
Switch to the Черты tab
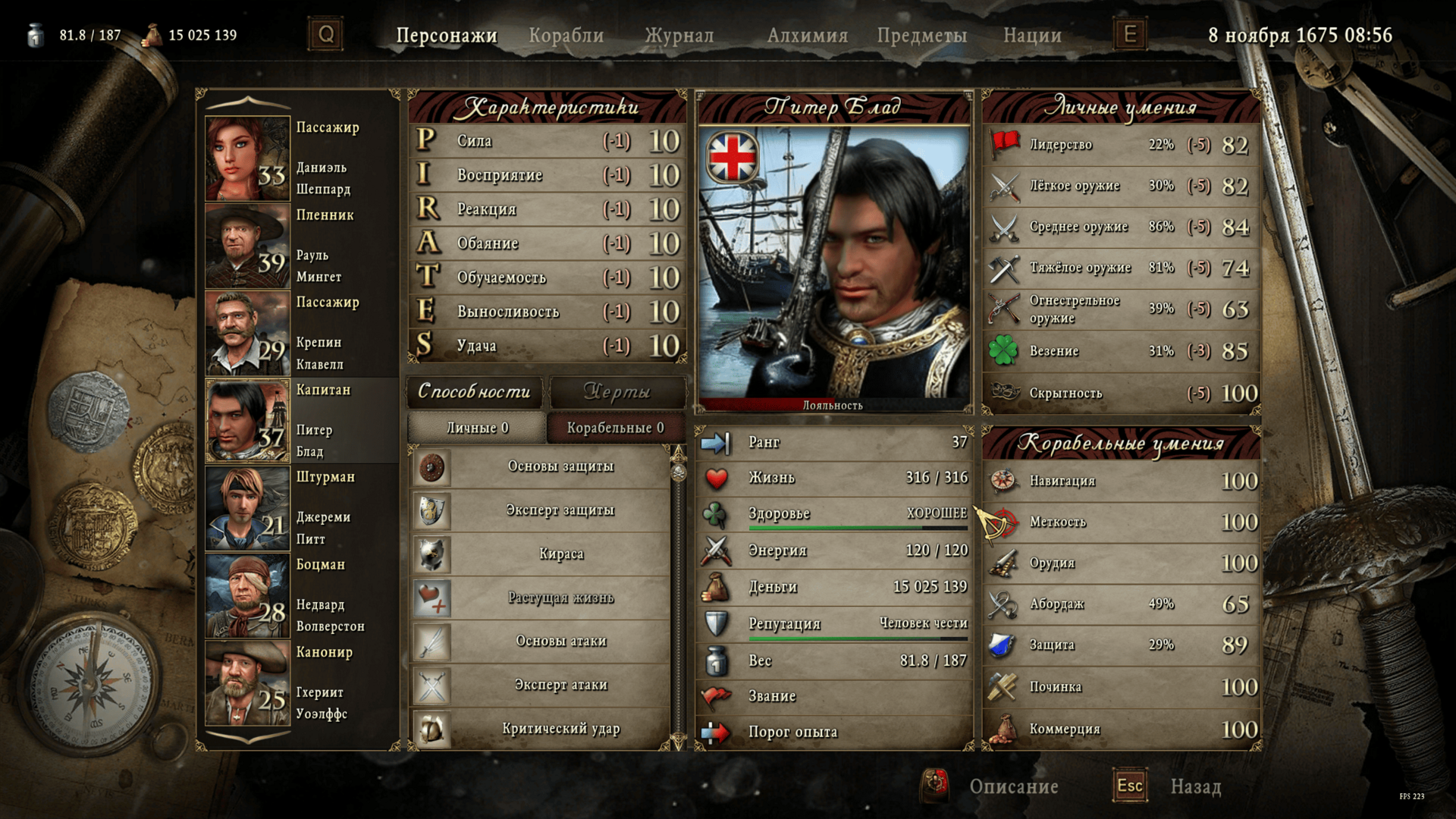pyautogui.click(x=617, y=391)
